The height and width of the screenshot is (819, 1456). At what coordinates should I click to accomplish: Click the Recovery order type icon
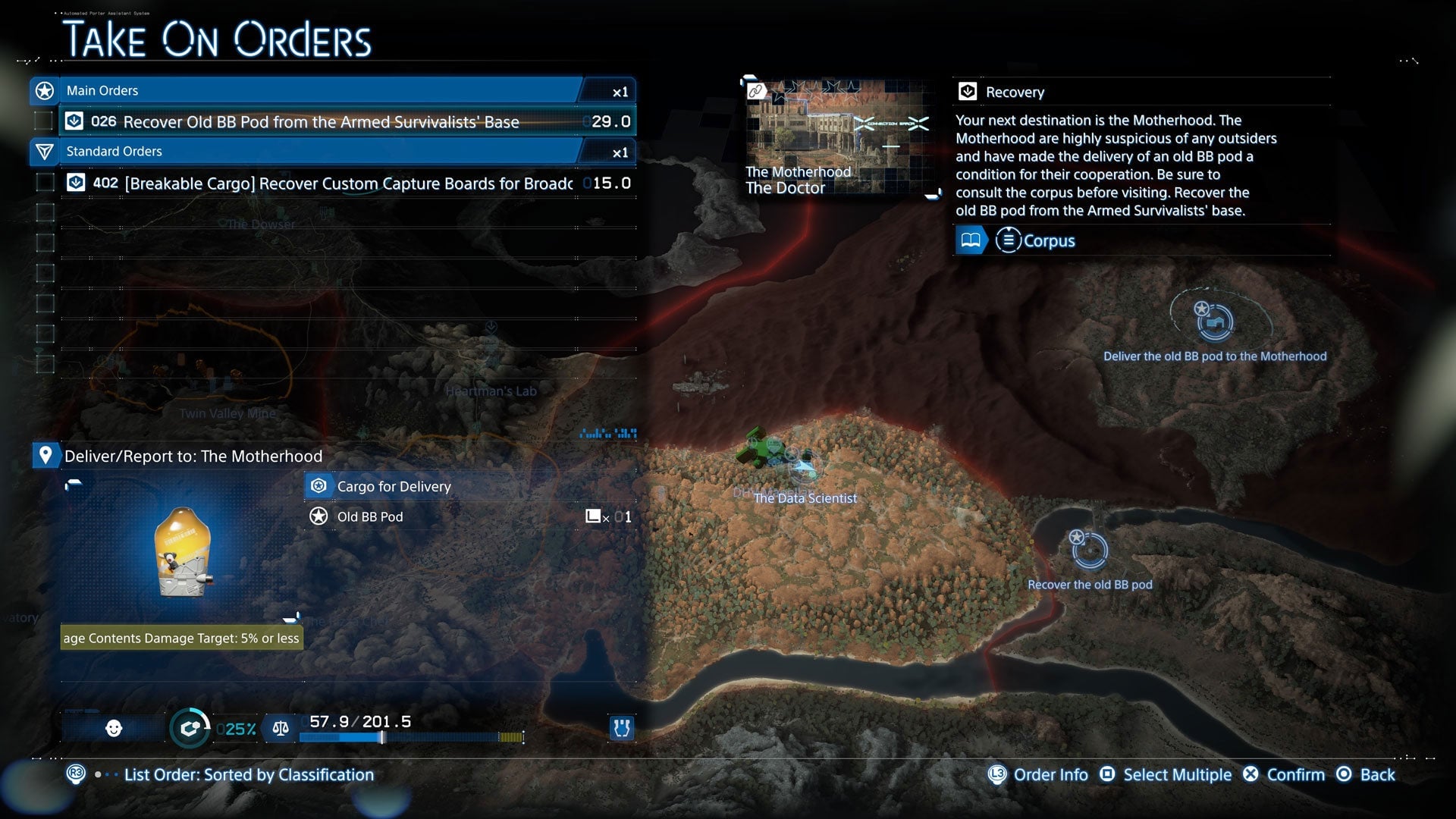tap(968, 91)
